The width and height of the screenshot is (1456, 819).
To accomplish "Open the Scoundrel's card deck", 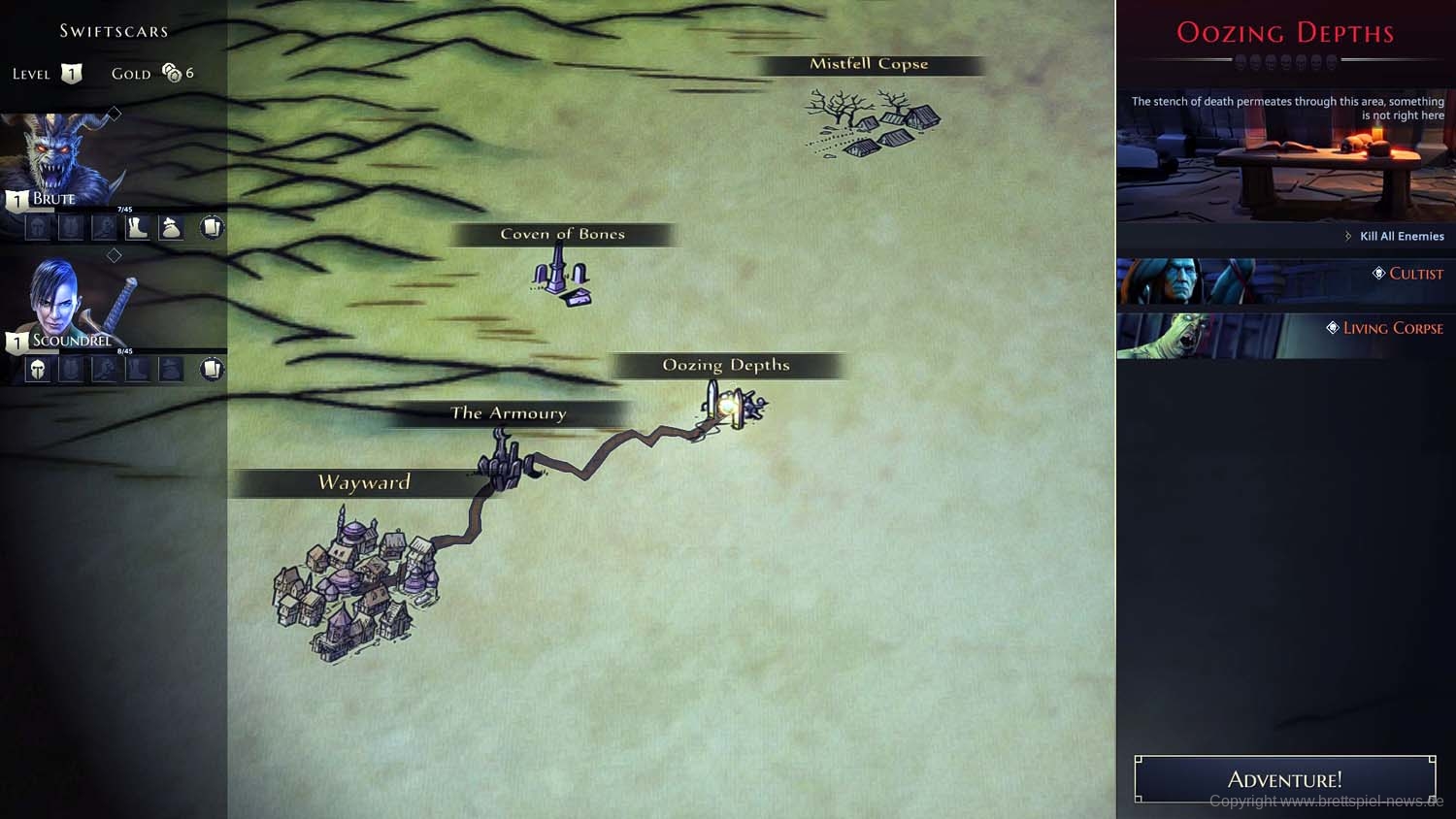I will click(211, 369).
